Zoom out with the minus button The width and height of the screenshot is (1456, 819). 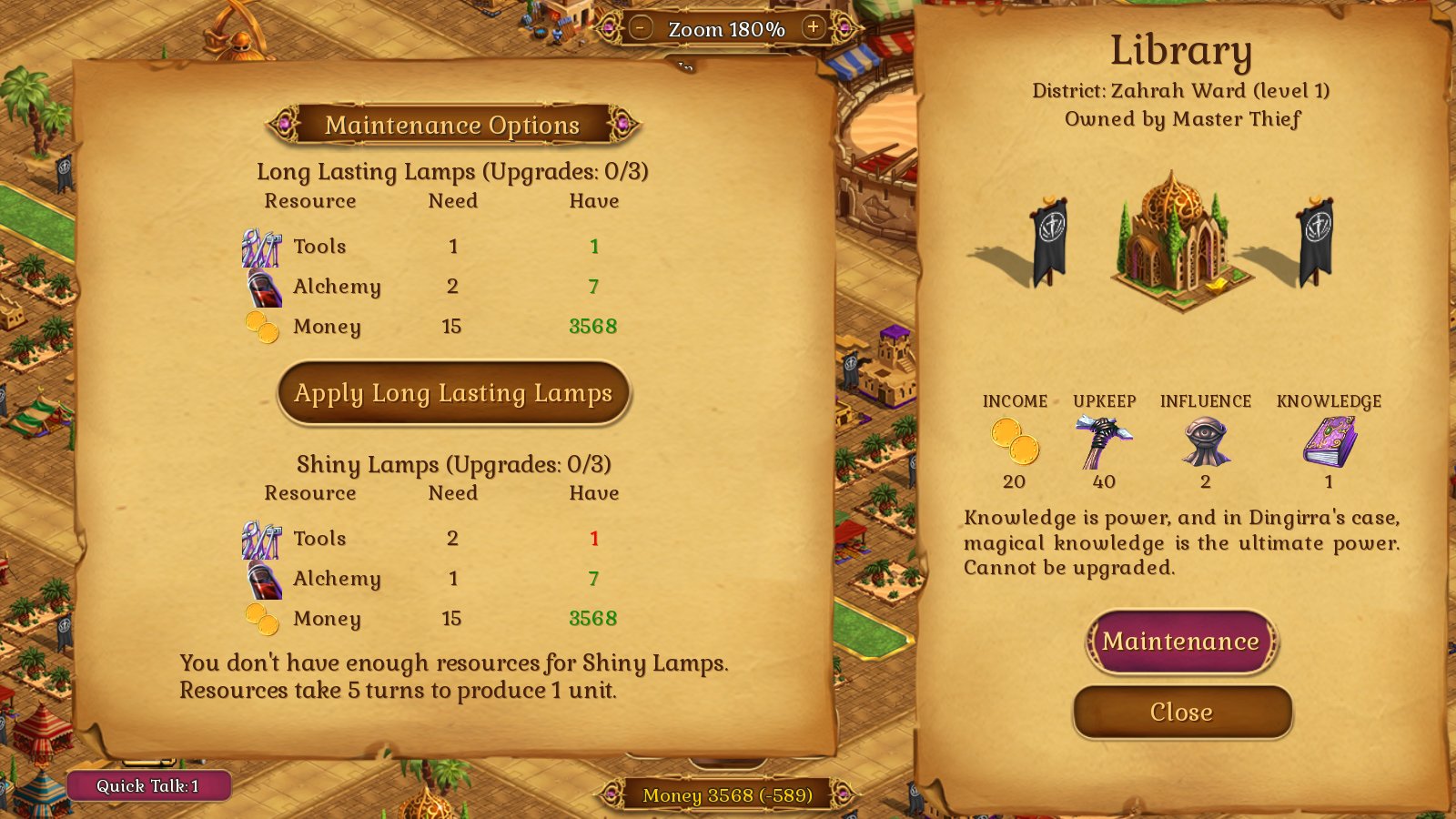pos(641,28)
